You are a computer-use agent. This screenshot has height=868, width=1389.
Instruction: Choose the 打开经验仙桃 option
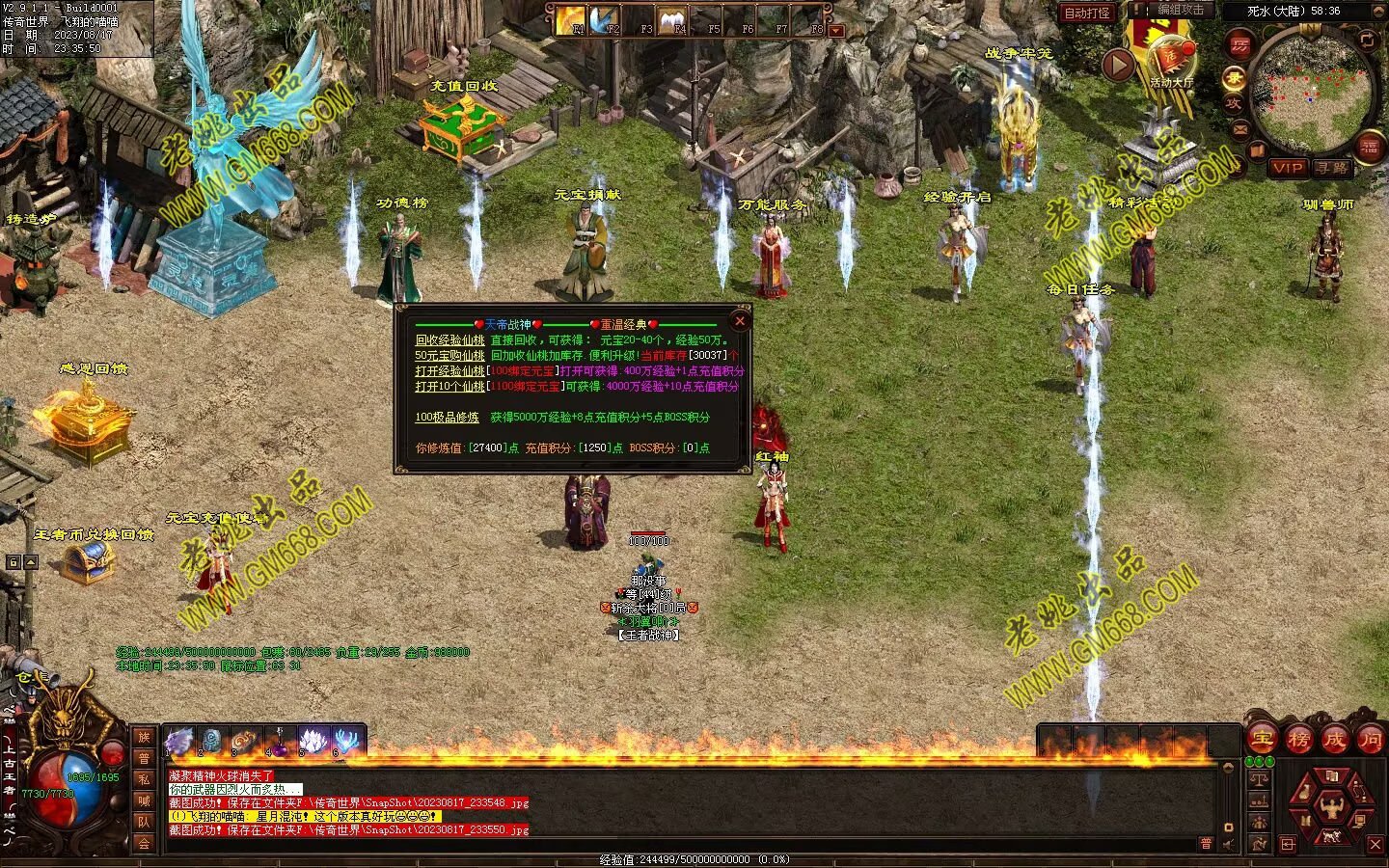point(449,371)
